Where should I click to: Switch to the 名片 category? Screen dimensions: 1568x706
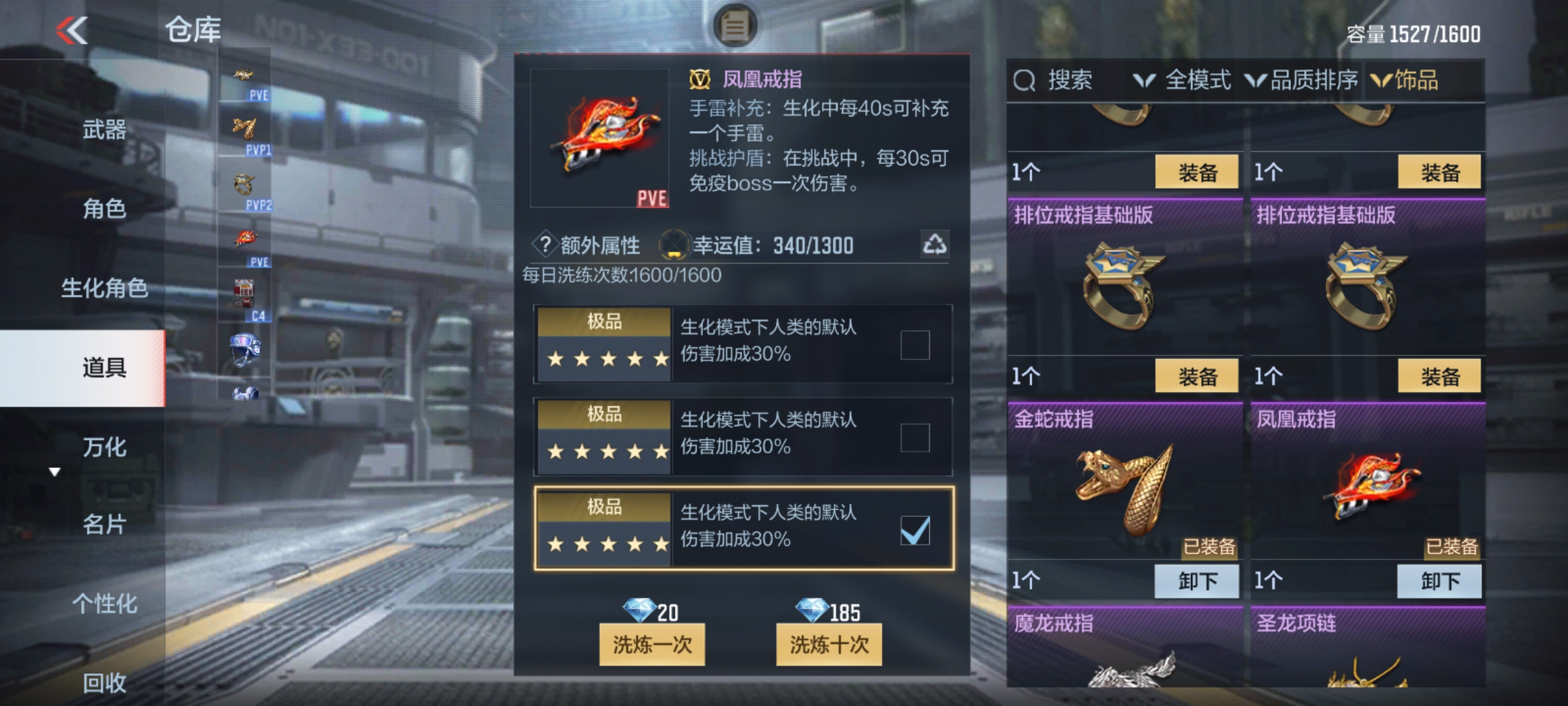coord(105,524)
